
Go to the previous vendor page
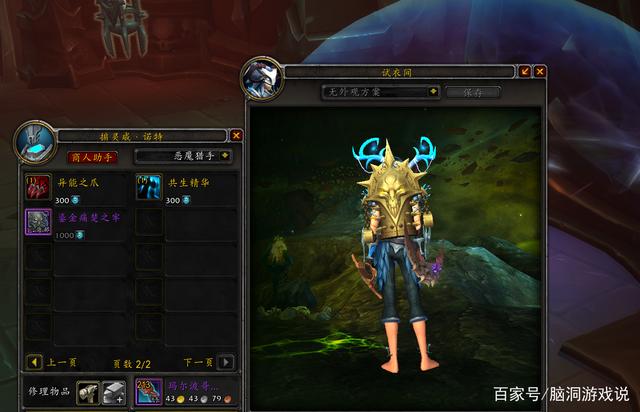pyautogui.click(x=34, y=362)
